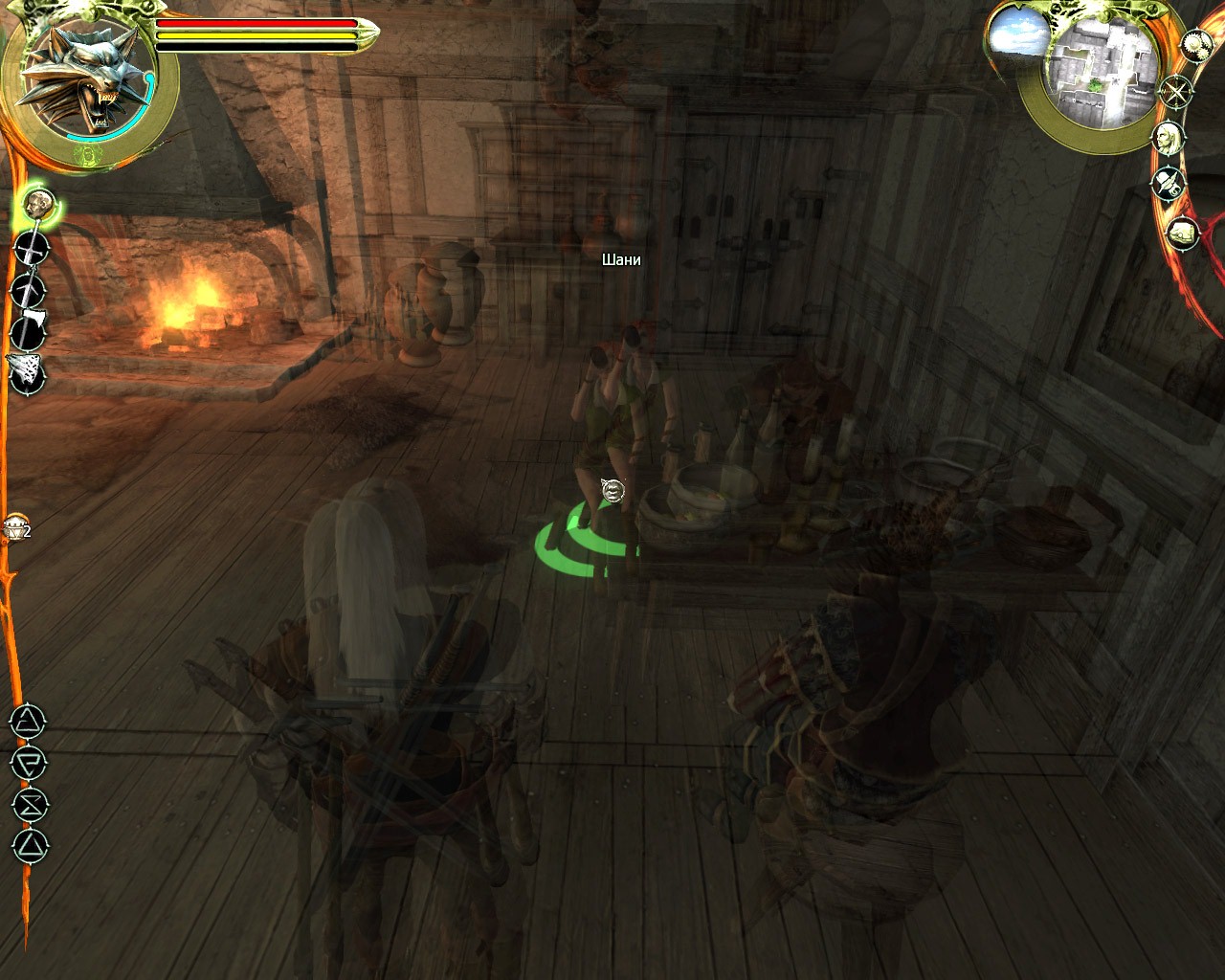Equip the axe weapon slot
This screenshot has height=980, width=1225.
tap(29, 331)
